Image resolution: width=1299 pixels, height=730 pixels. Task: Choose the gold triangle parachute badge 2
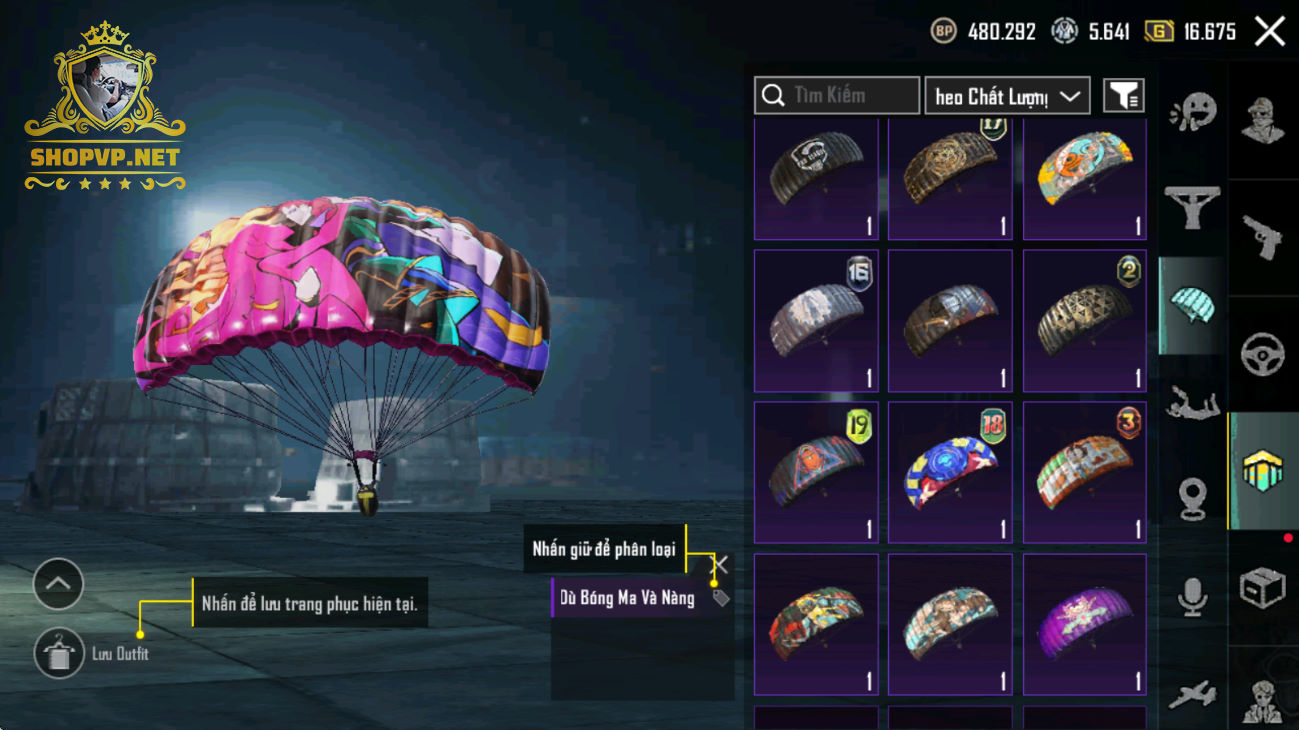click(1084, 321)
